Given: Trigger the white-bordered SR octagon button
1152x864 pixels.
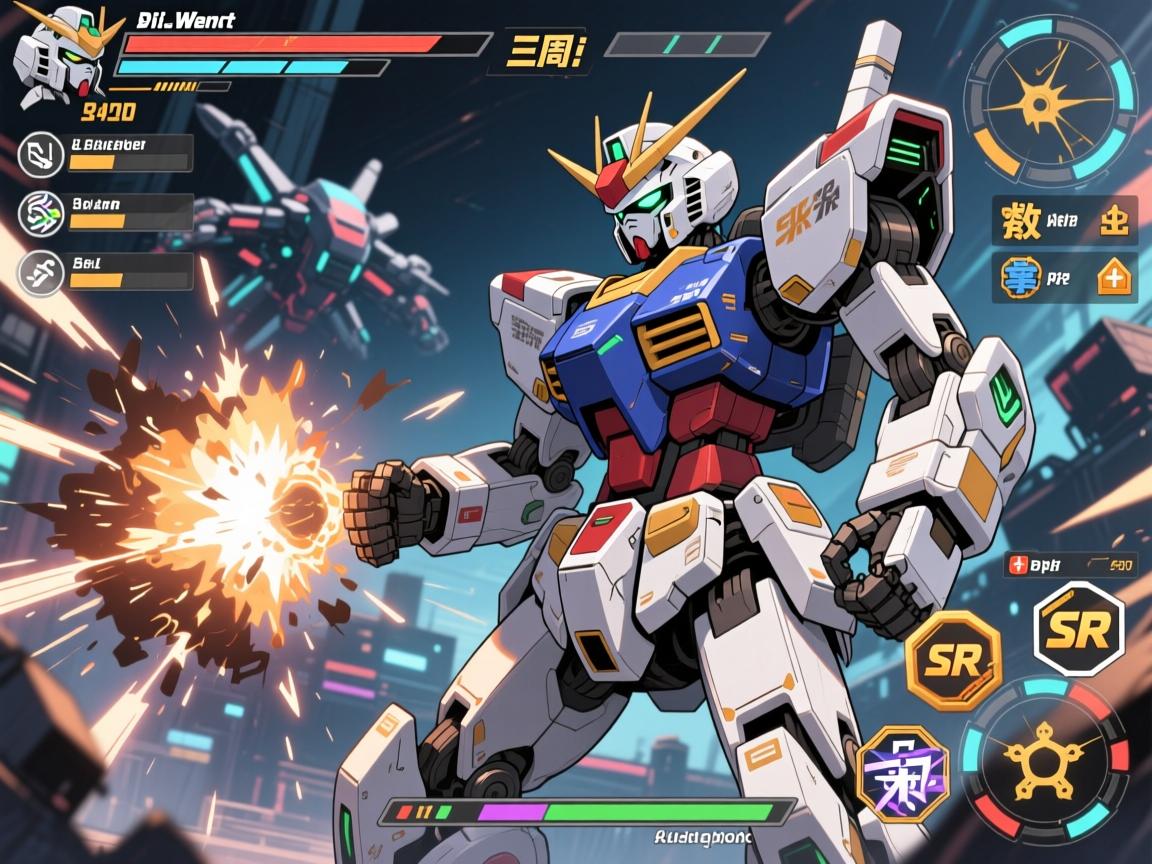Looking at the screenshot, I should (1078, 630).
